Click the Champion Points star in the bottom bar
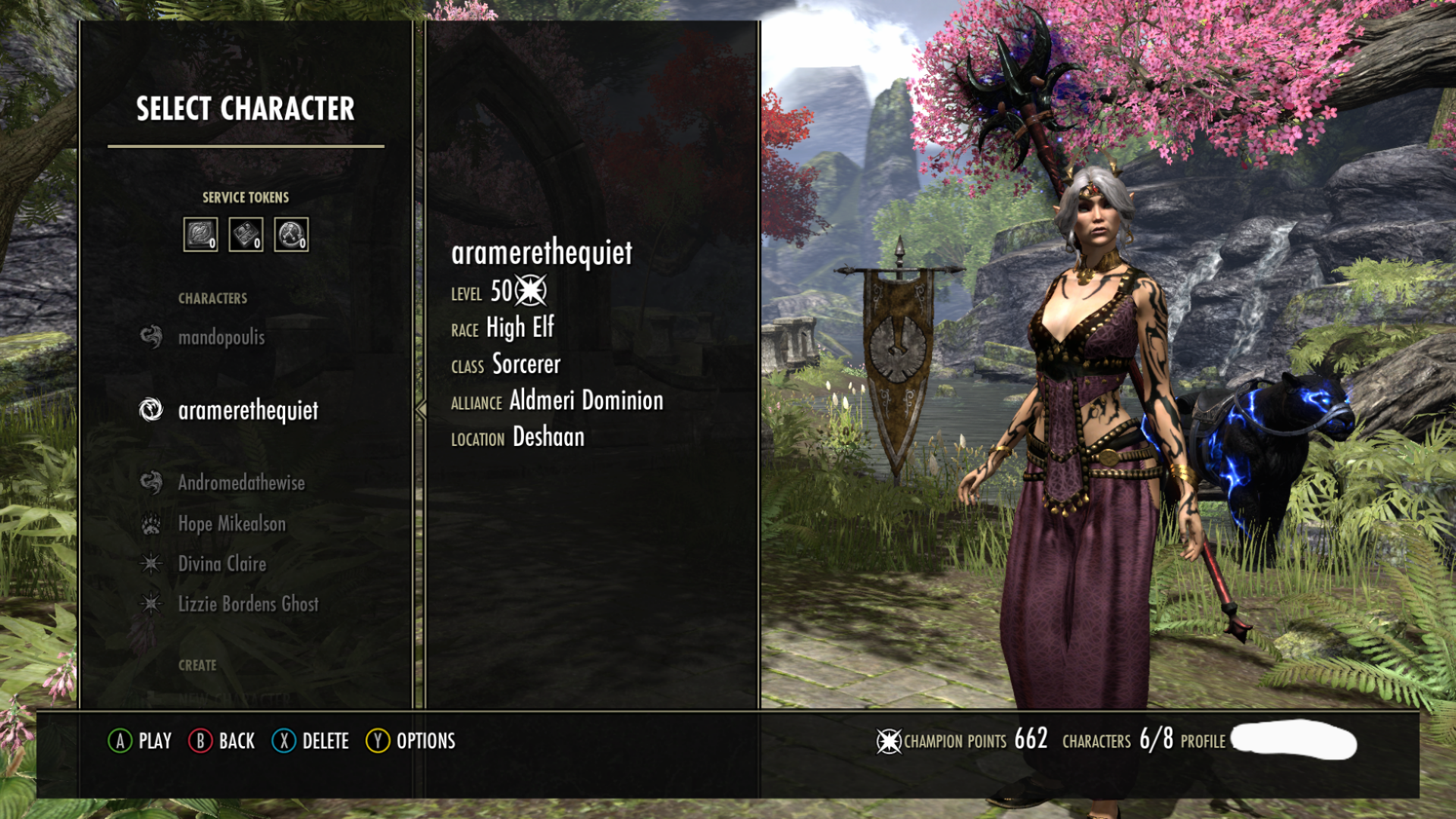This screenshot has height=819, width=1456. 888,741
